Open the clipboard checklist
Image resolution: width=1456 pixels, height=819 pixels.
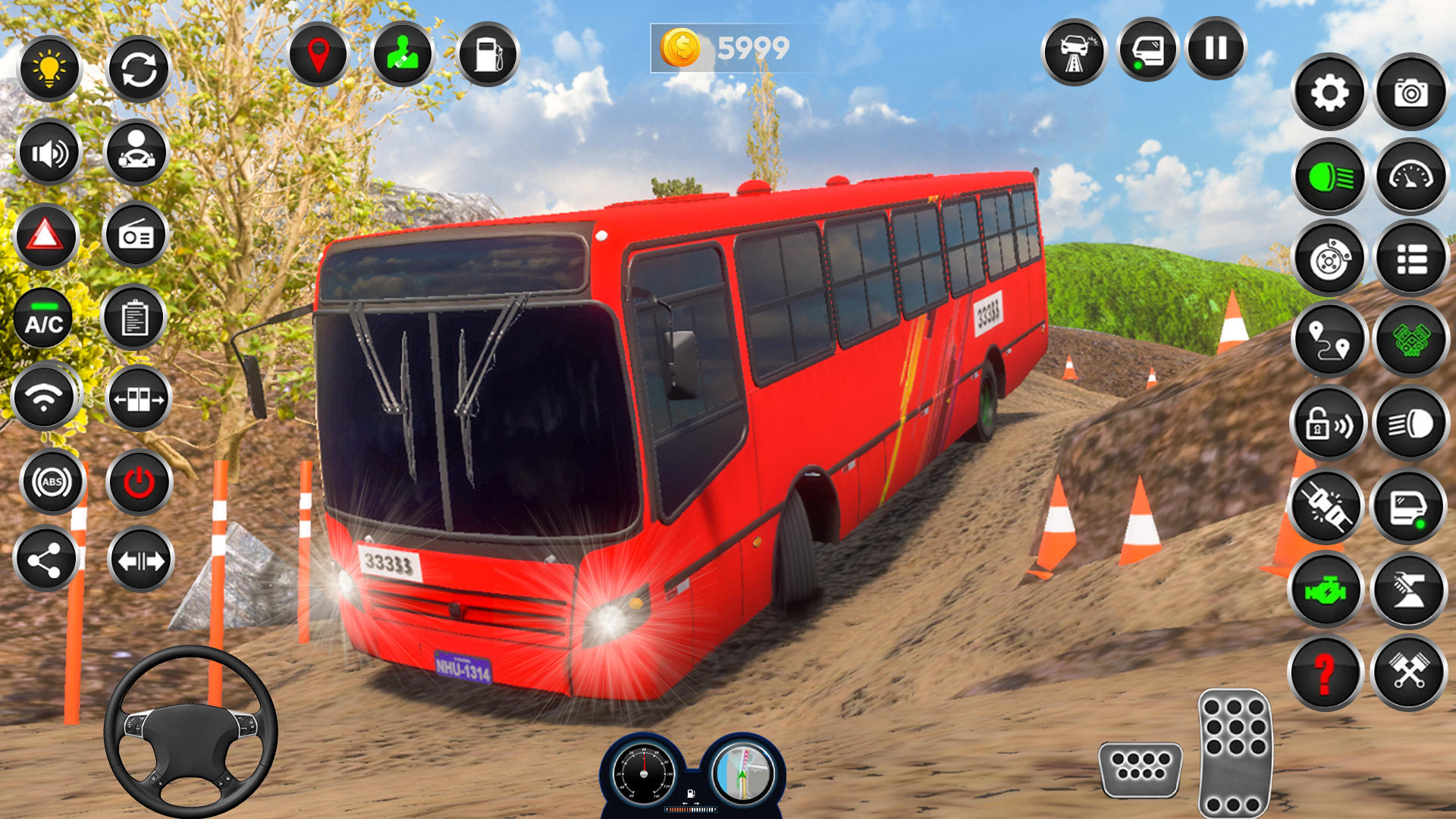134,318
